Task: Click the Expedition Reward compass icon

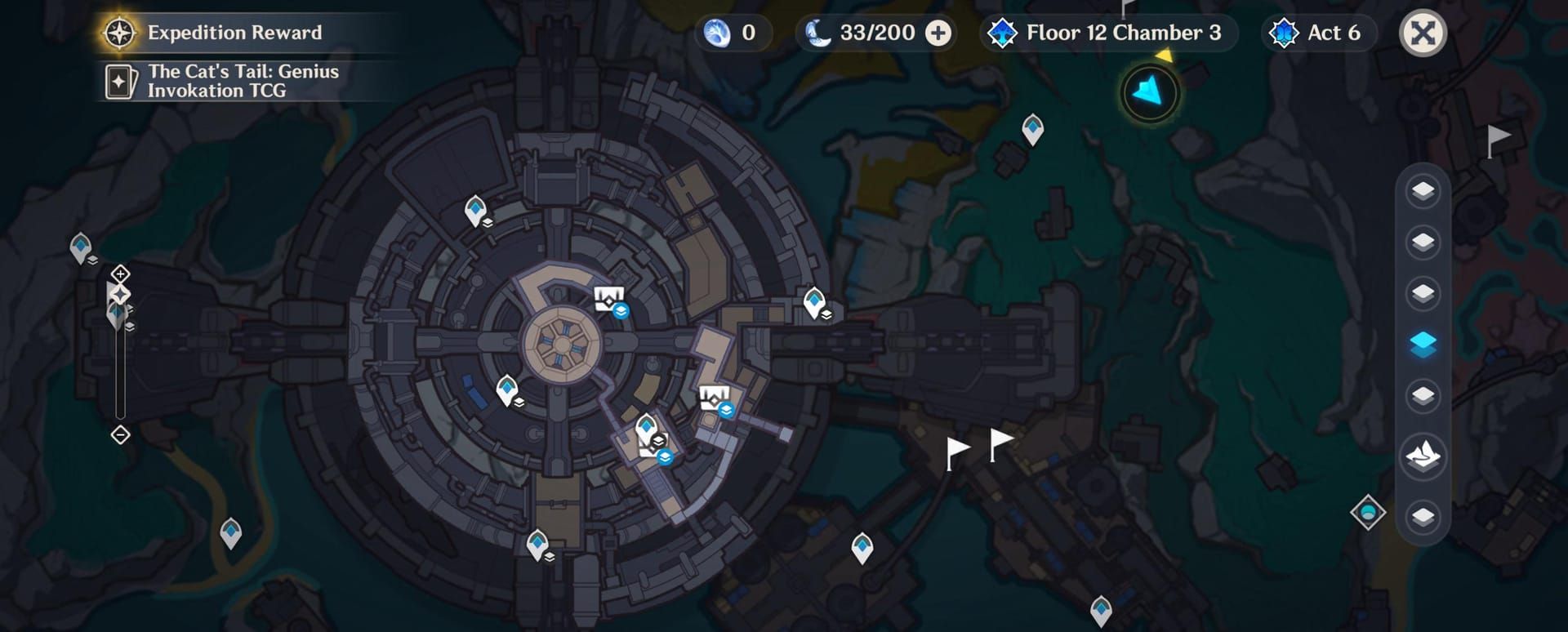Action: tap(119, 33)
